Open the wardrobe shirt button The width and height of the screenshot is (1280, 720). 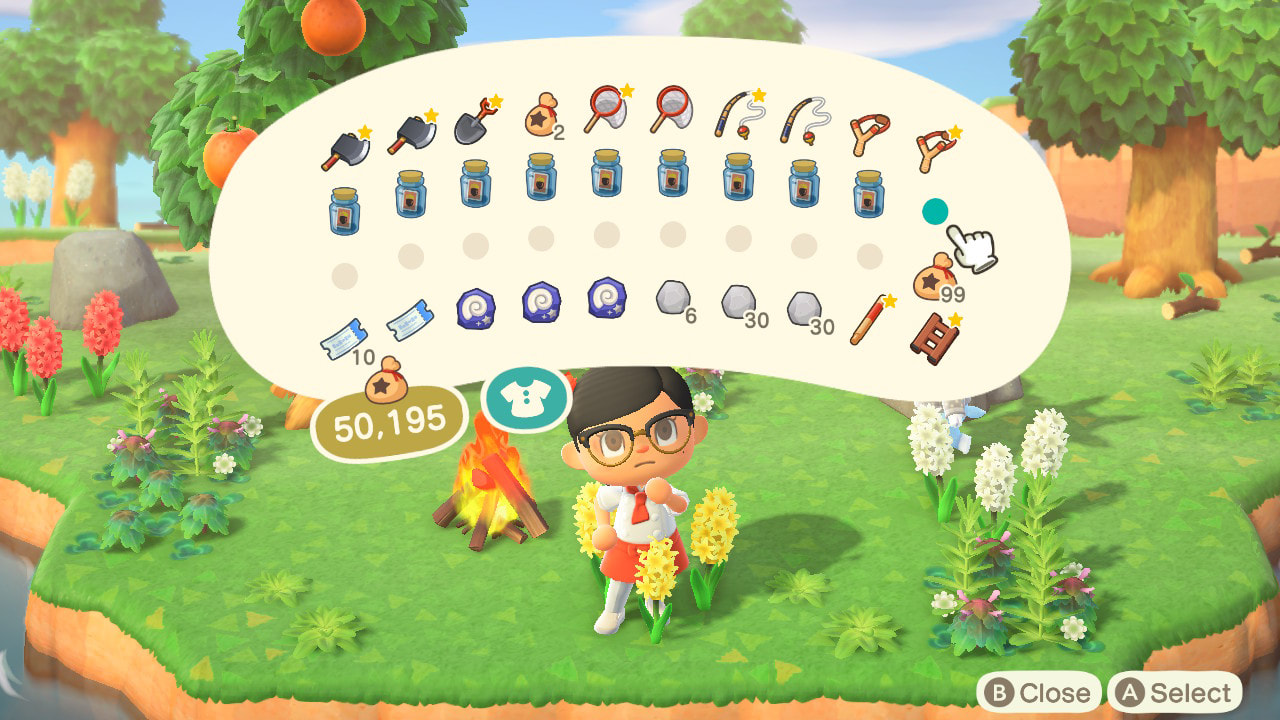[525, 398]
